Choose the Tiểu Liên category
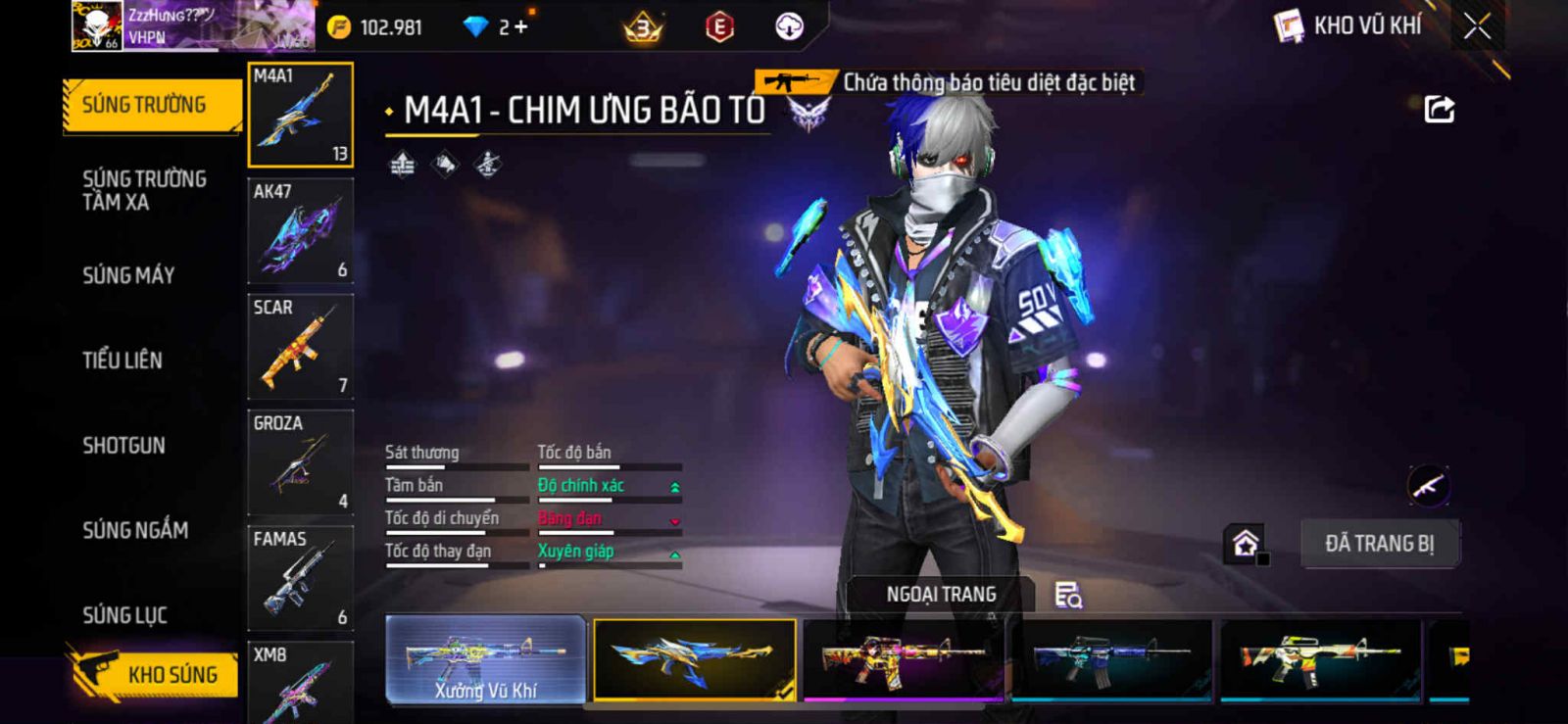 tap(122, 361)
